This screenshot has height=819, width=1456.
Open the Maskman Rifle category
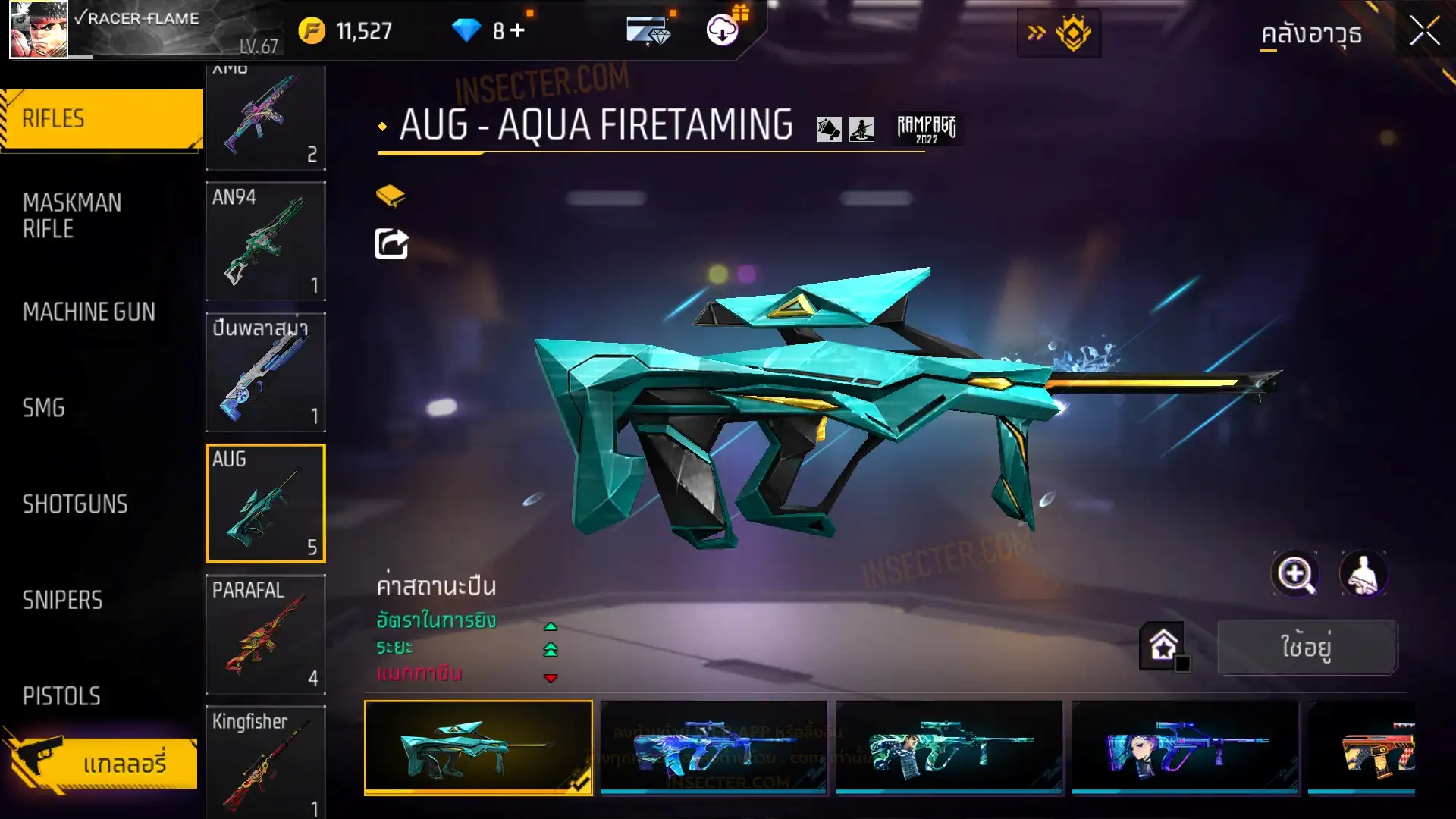click(x=72, y=215)
